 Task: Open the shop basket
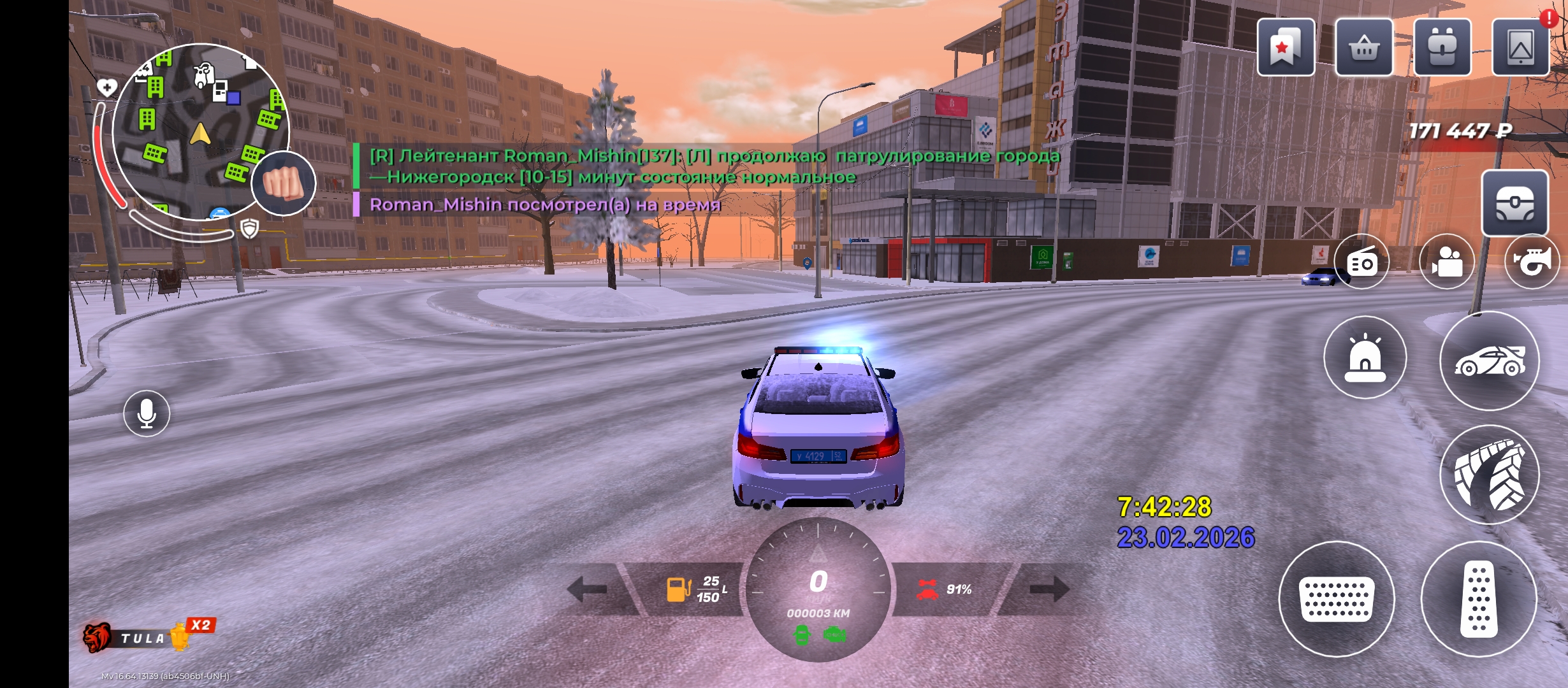click(x=1364, y=48)
